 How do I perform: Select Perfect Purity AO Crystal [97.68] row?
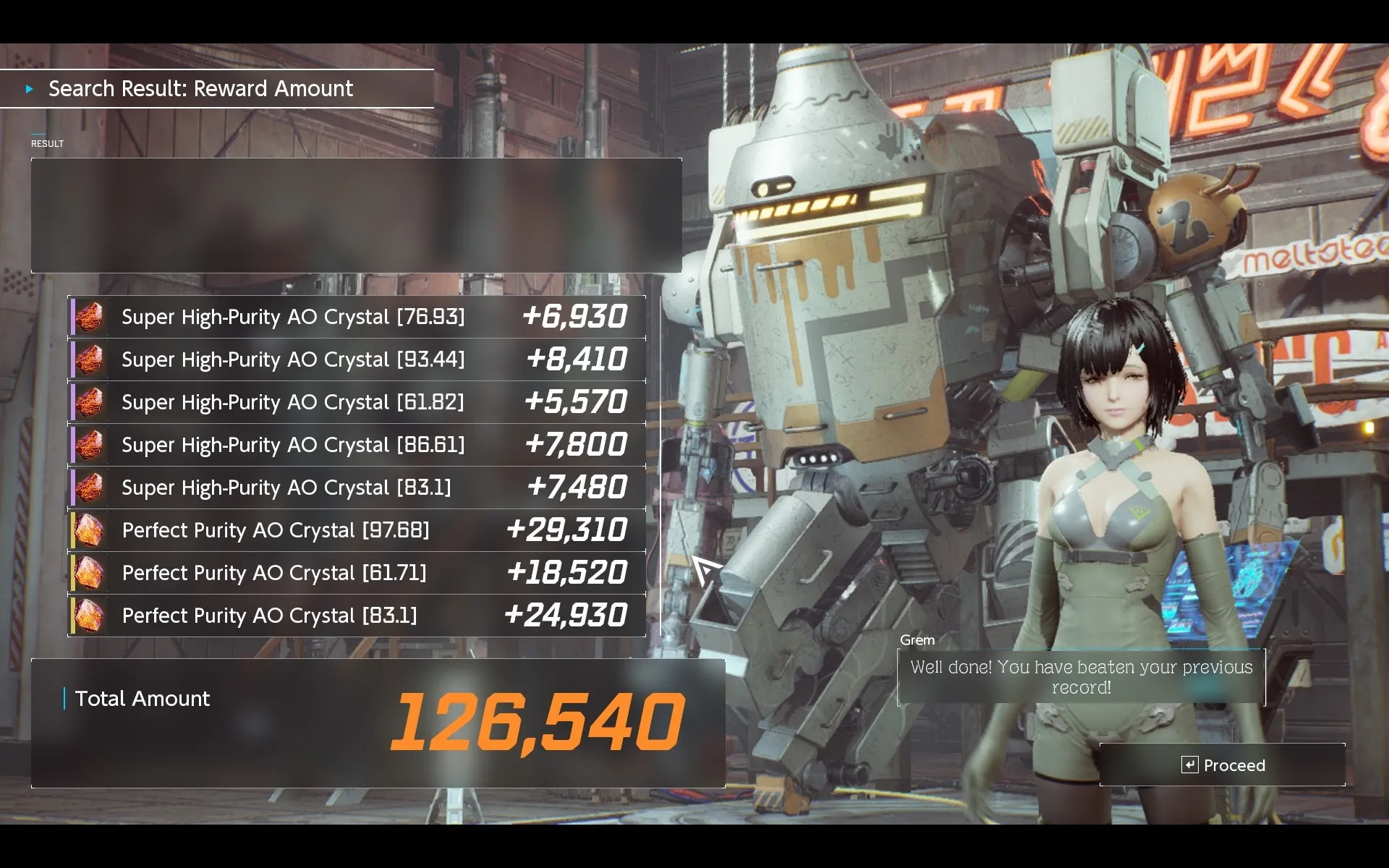pos(357,530)
